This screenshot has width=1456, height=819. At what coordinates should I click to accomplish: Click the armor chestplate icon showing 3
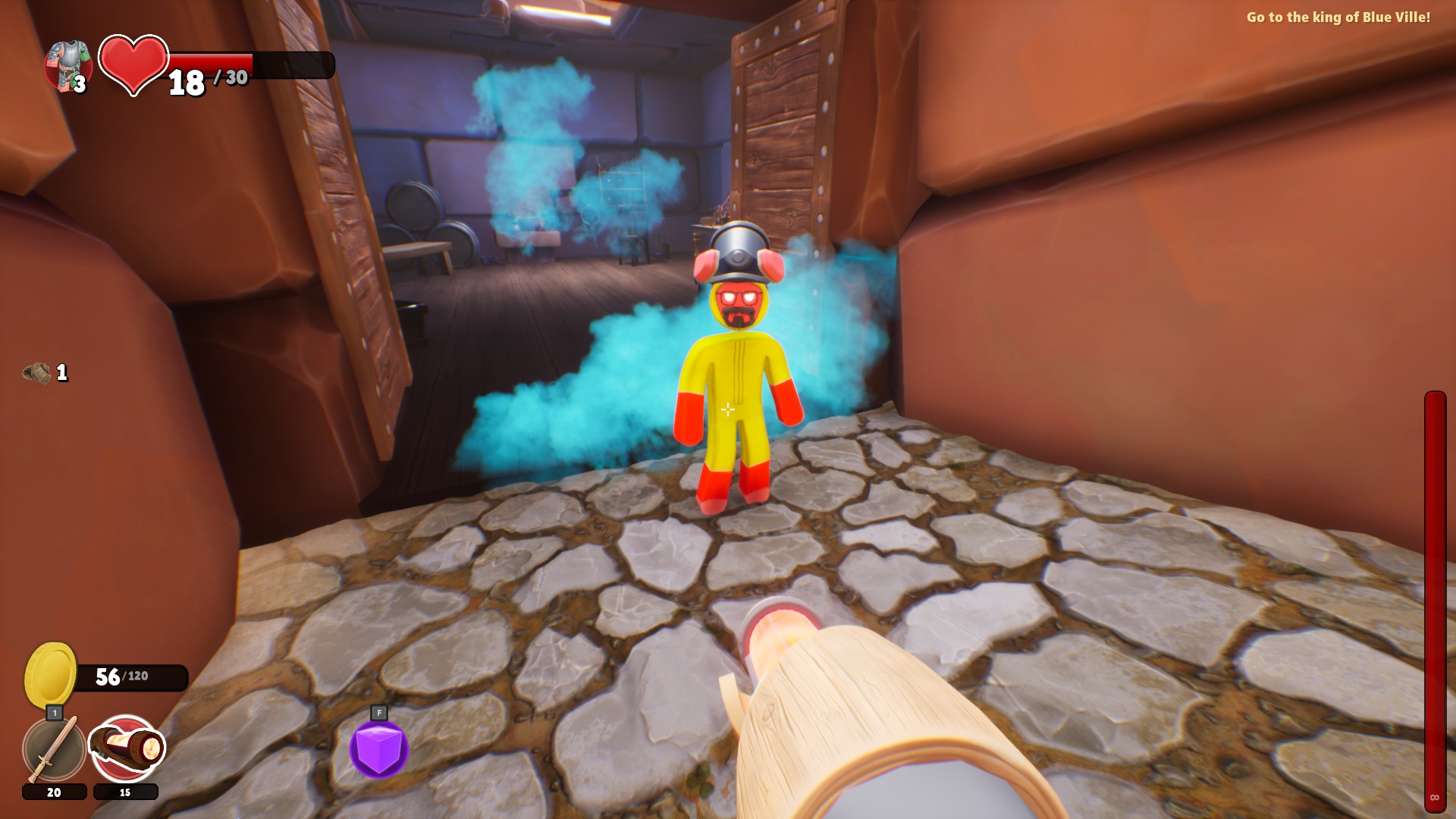(x=71, y=61)
